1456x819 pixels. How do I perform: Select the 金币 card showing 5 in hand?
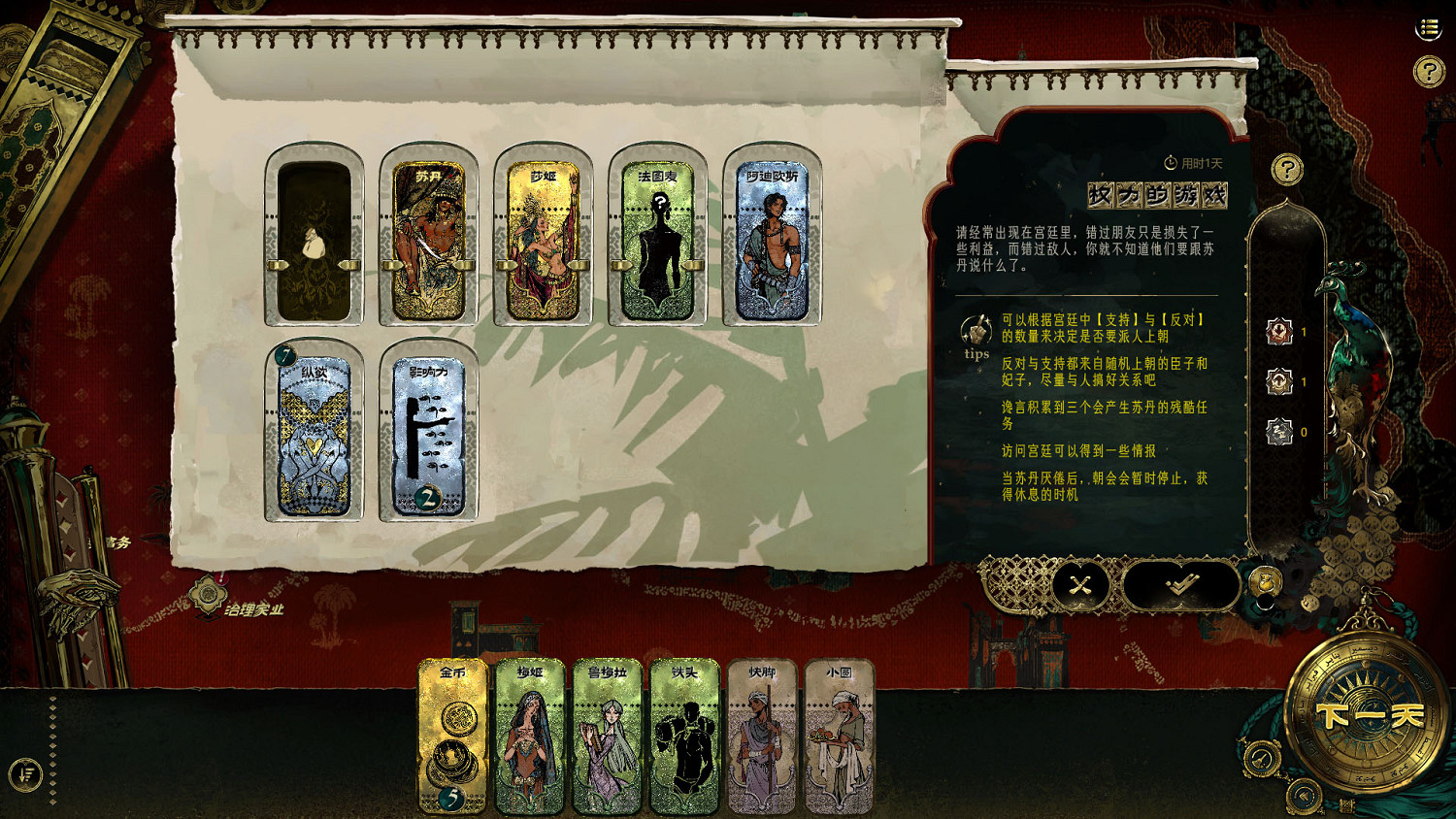point(451,737)
